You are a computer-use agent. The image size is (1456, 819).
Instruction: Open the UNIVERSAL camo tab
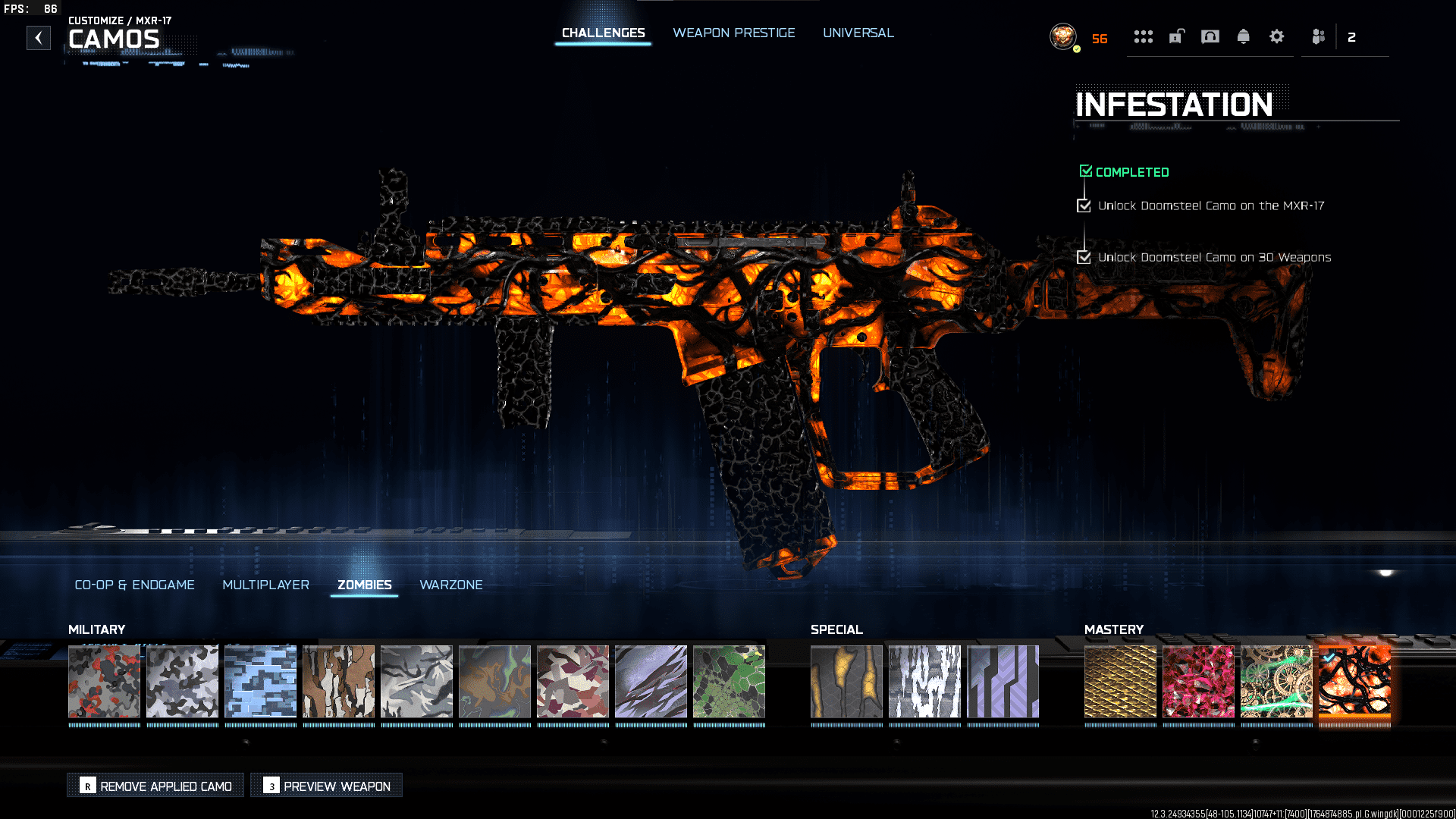(858, 33)
